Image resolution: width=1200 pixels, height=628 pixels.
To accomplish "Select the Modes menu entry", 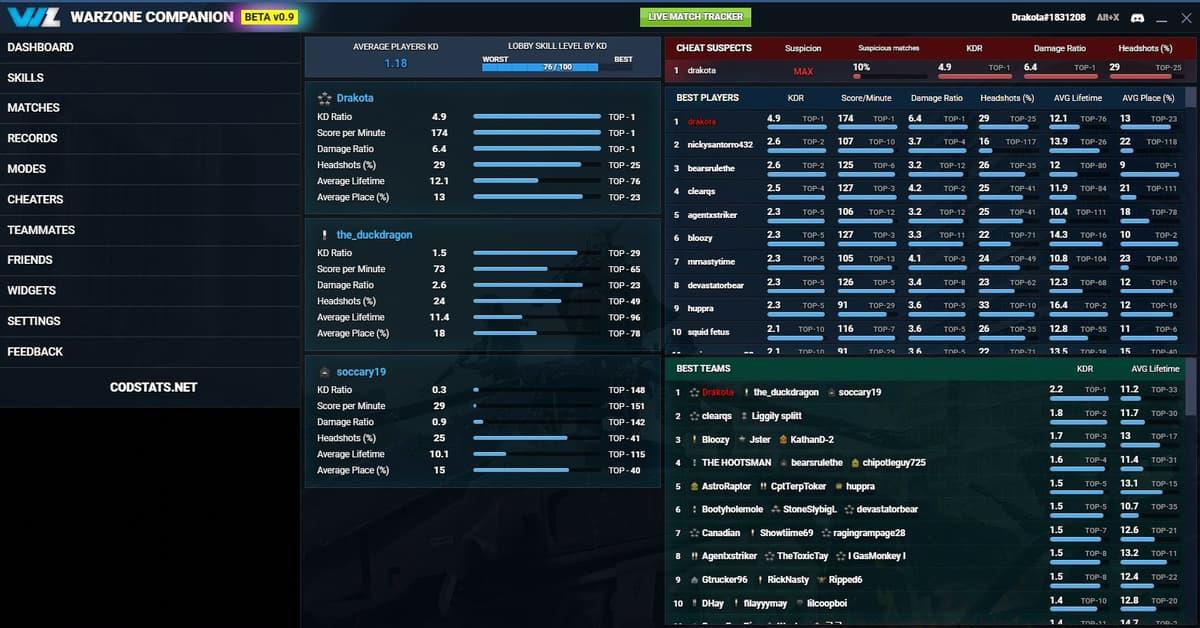I will point(27,169).
